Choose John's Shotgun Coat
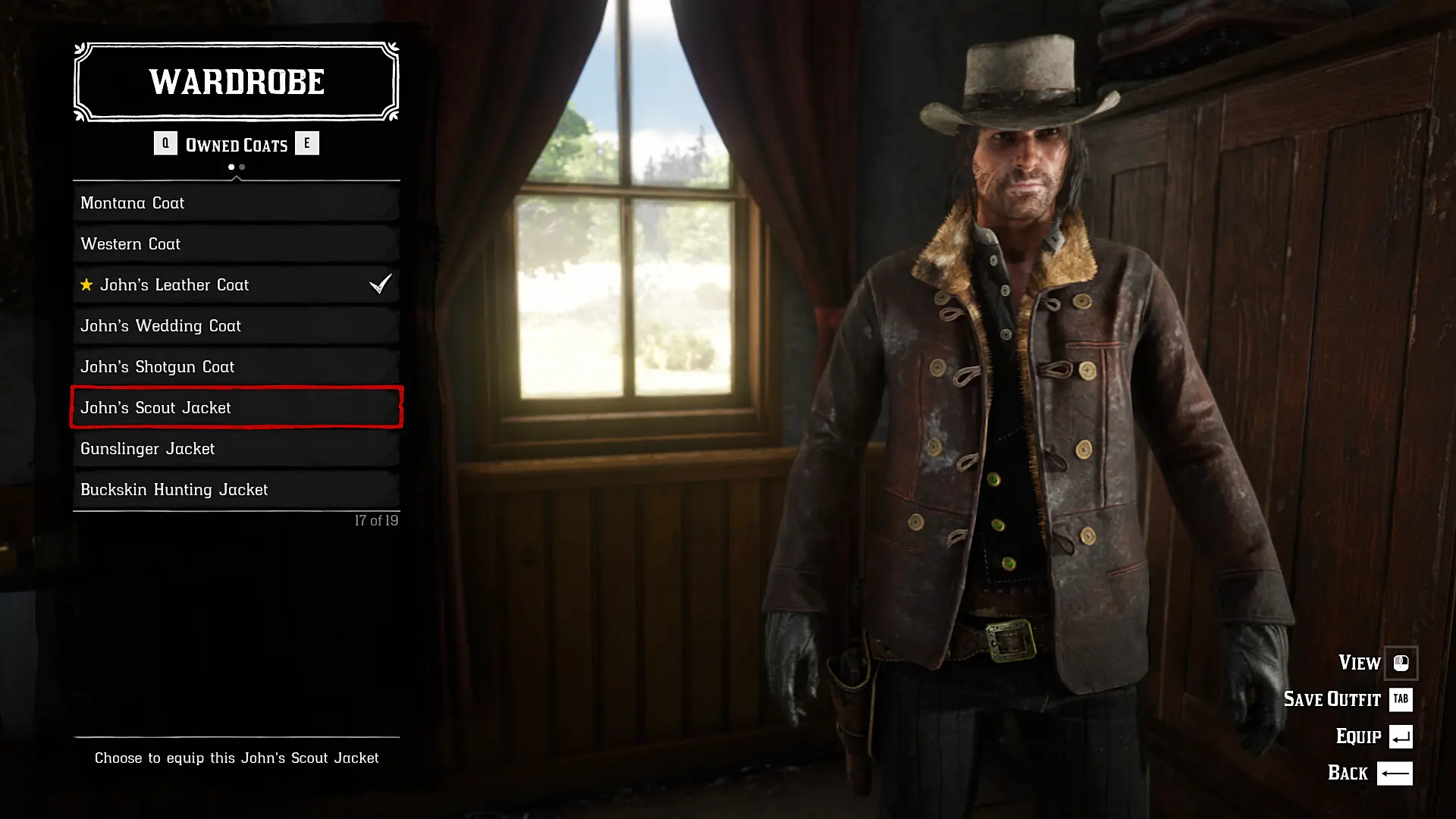 [236, 367]
